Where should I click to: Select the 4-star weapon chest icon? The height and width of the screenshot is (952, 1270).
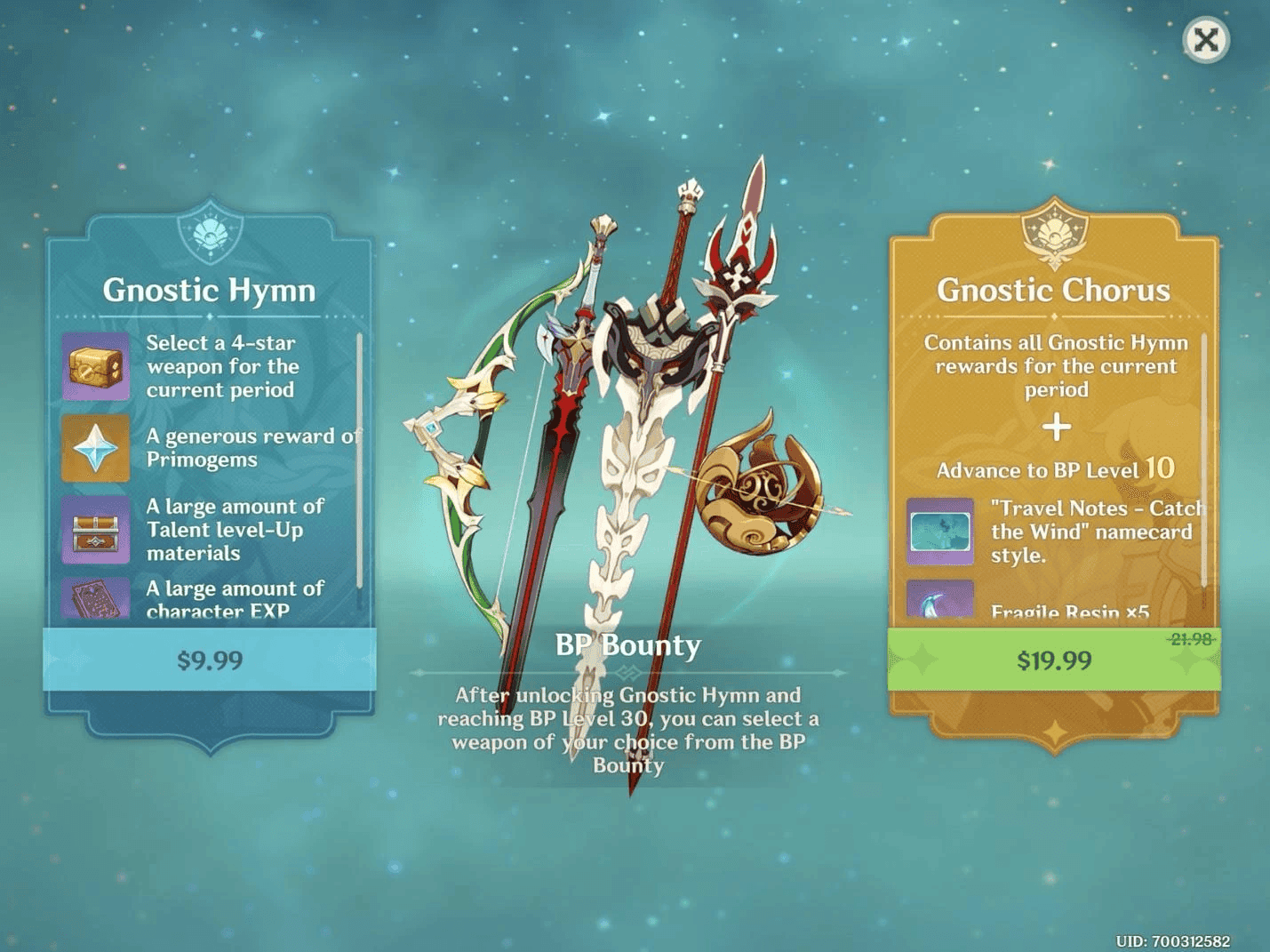pos(96,365)
